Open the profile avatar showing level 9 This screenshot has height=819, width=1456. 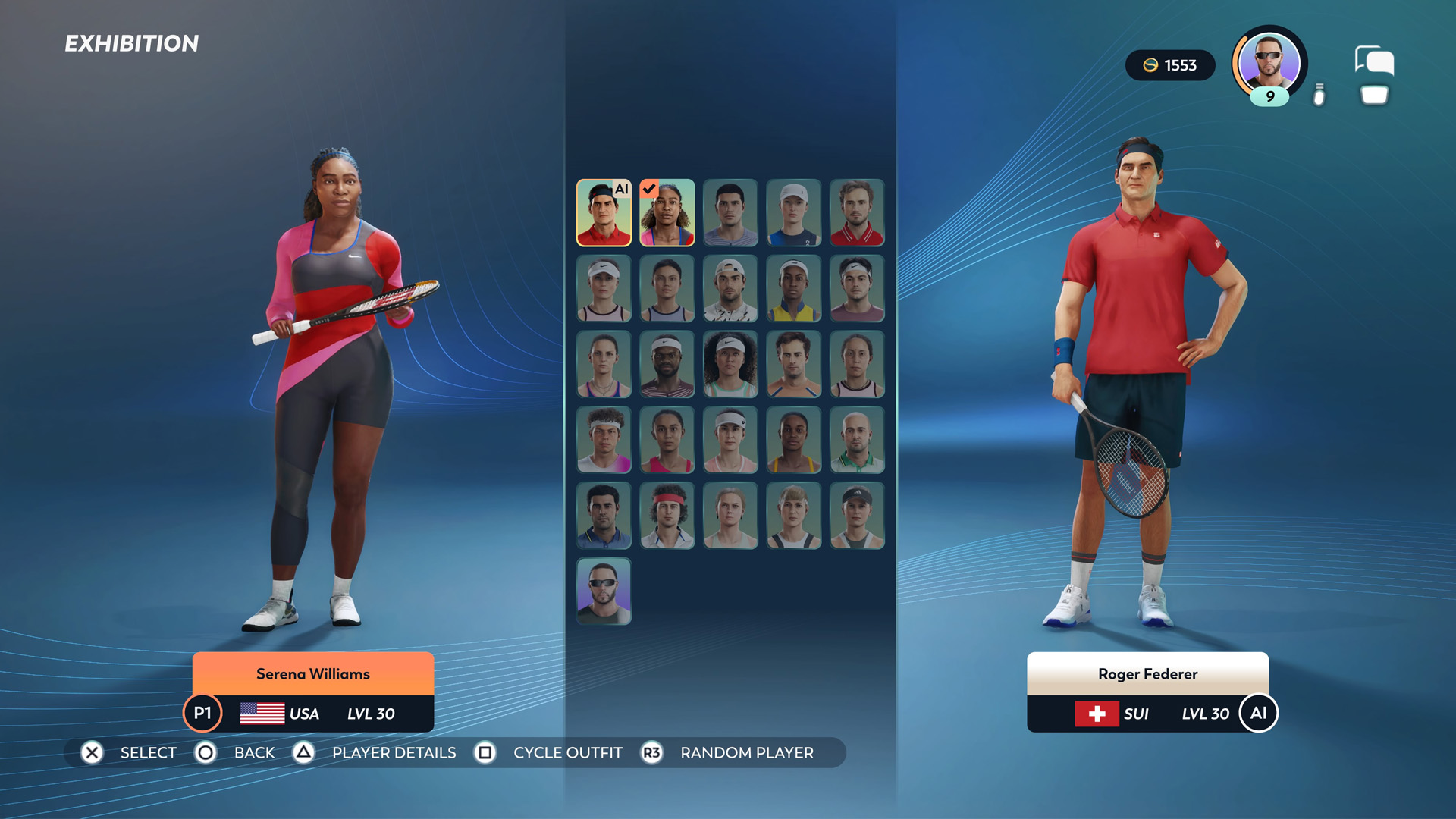(1269, 66)
